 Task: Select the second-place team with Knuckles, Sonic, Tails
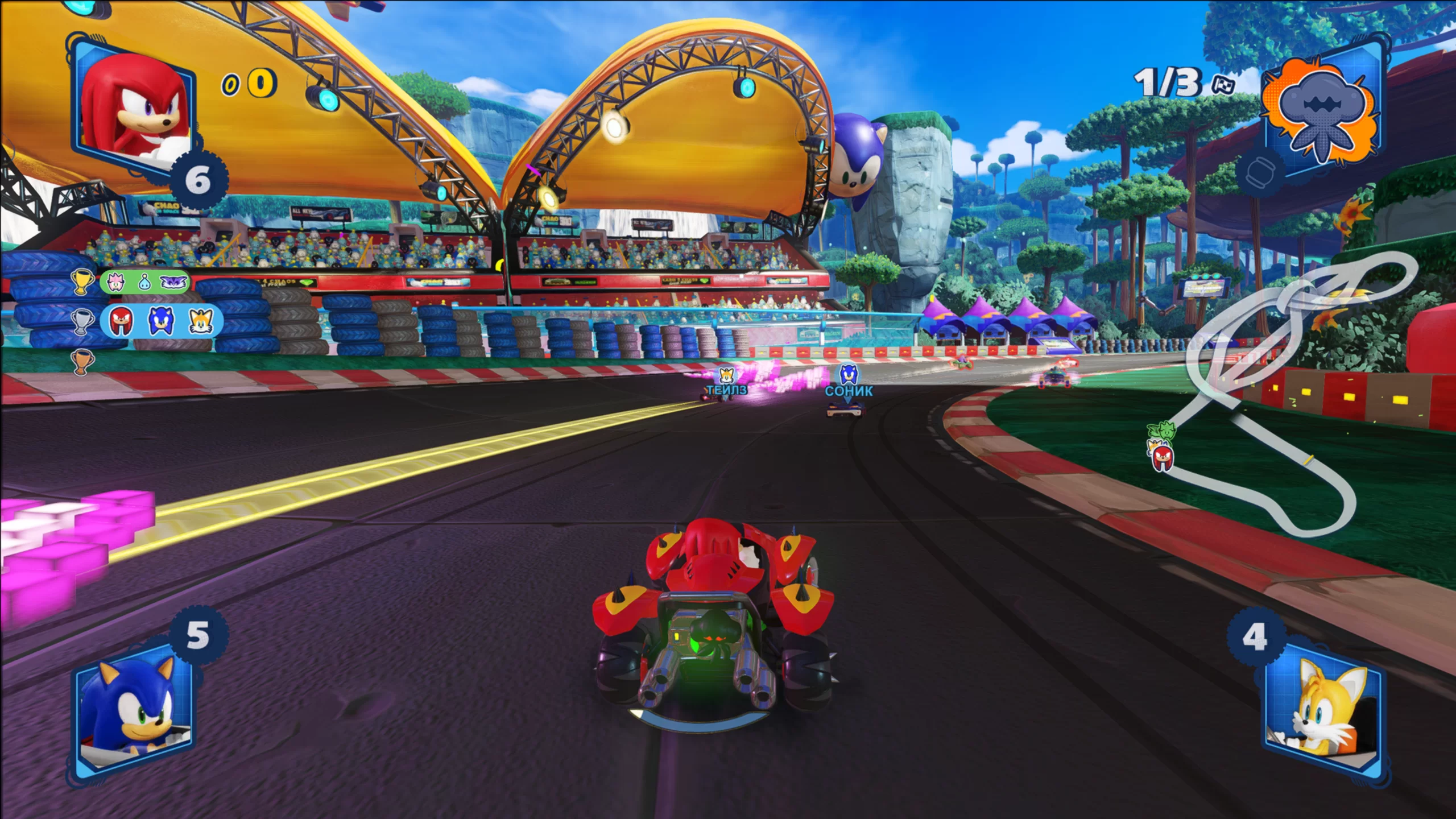pos(161,321)
